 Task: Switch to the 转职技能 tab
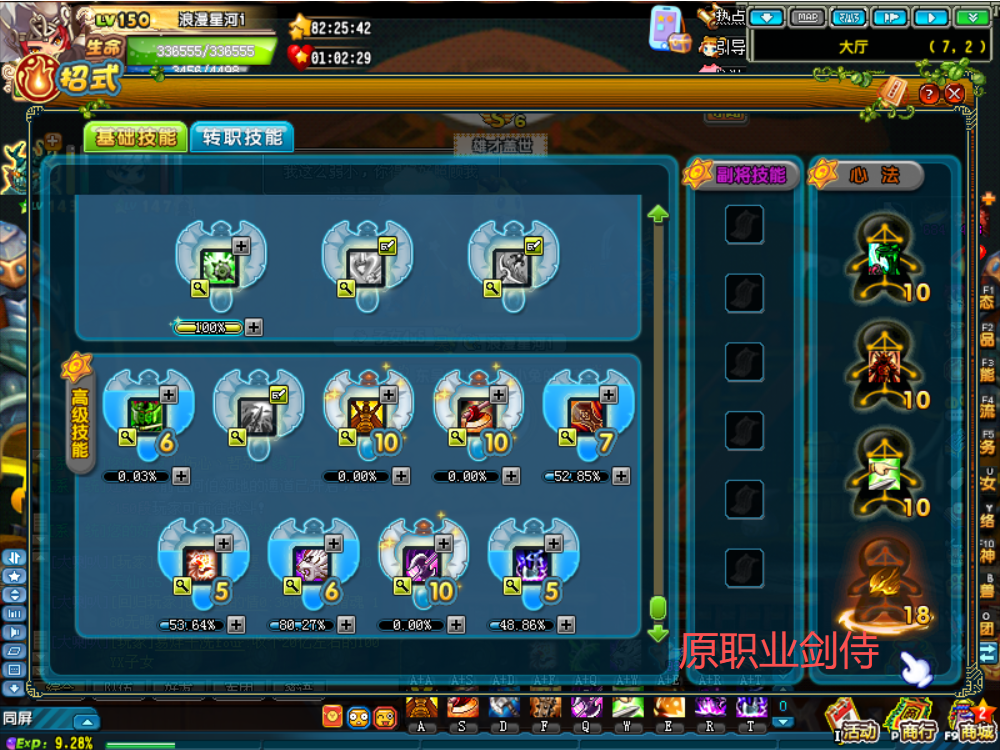pyautogui.click(x=242, y=138)
